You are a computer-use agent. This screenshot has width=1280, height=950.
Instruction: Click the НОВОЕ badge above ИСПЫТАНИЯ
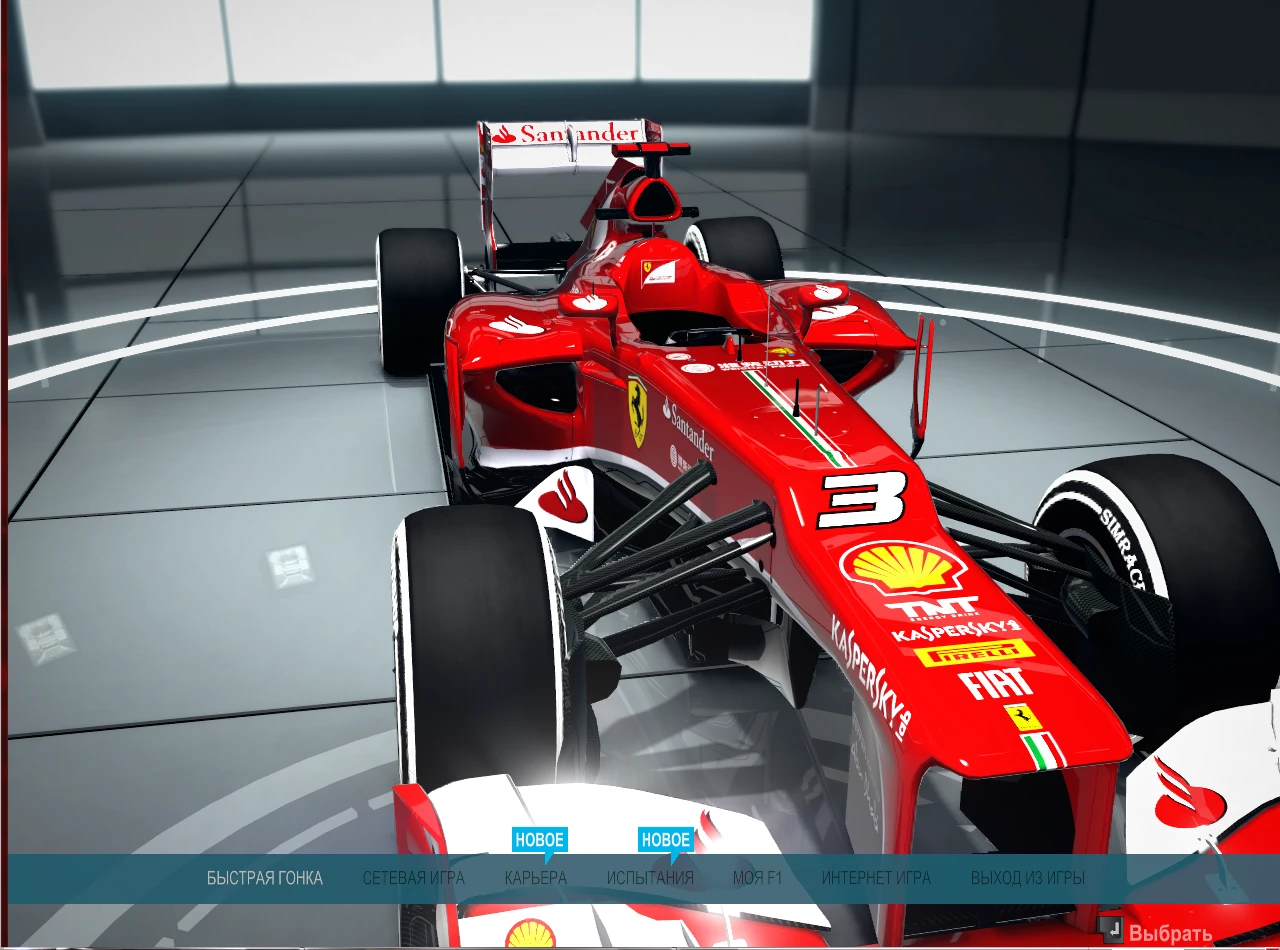tap(664, 840)
